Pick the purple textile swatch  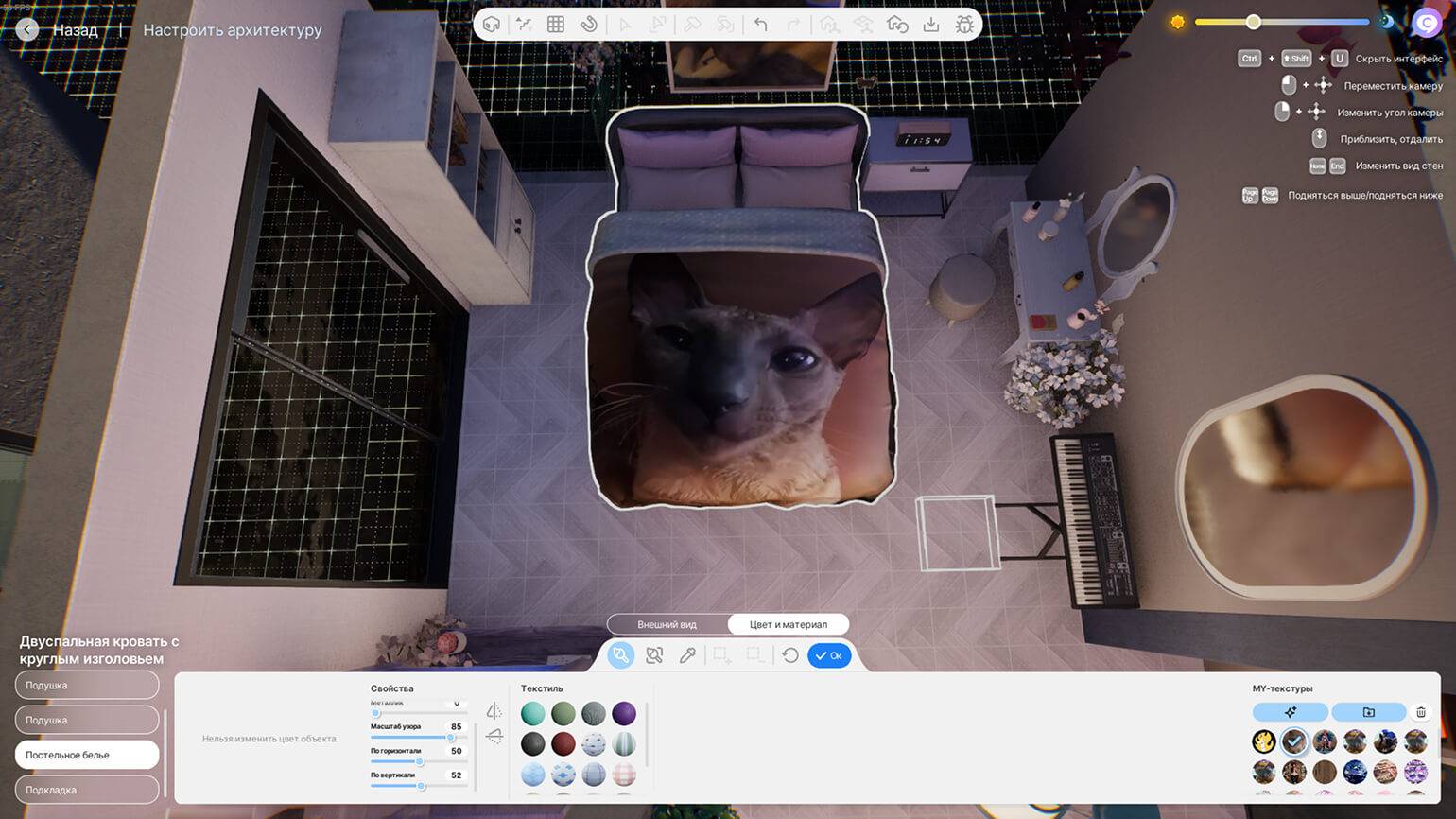coord(624,713)
